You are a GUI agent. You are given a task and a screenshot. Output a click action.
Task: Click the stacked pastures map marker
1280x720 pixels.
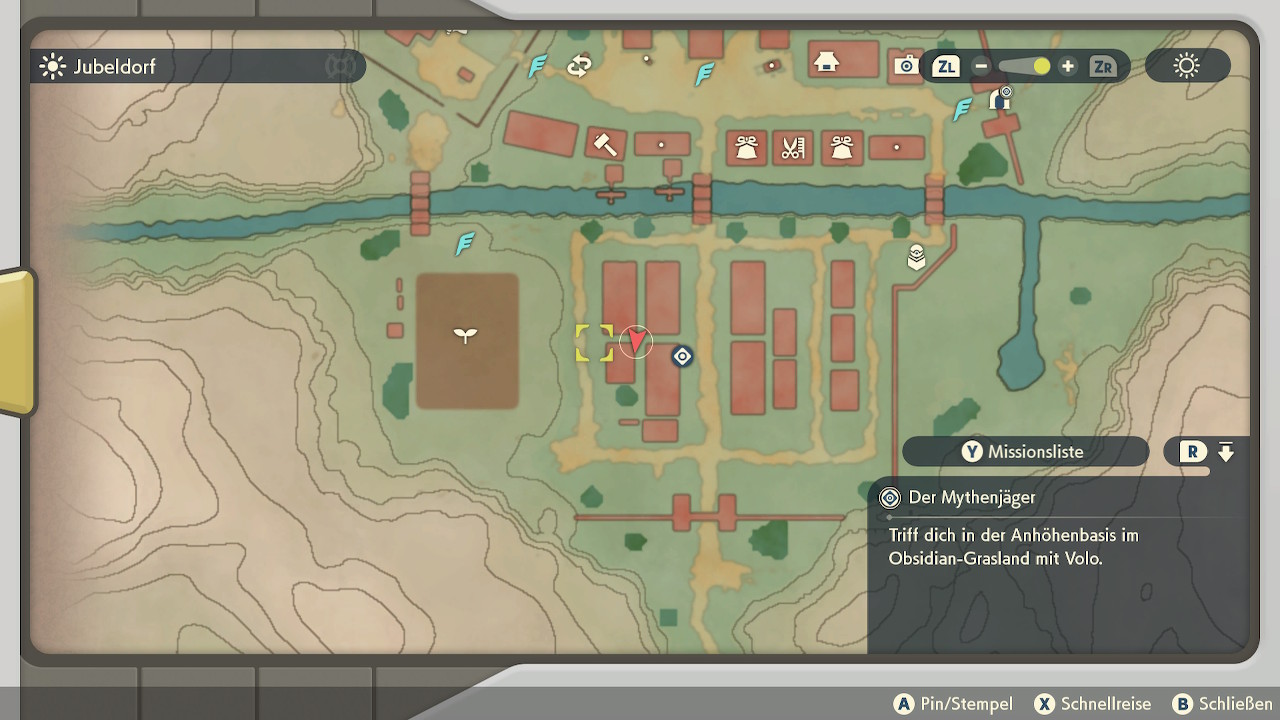(x=916, y=257)
